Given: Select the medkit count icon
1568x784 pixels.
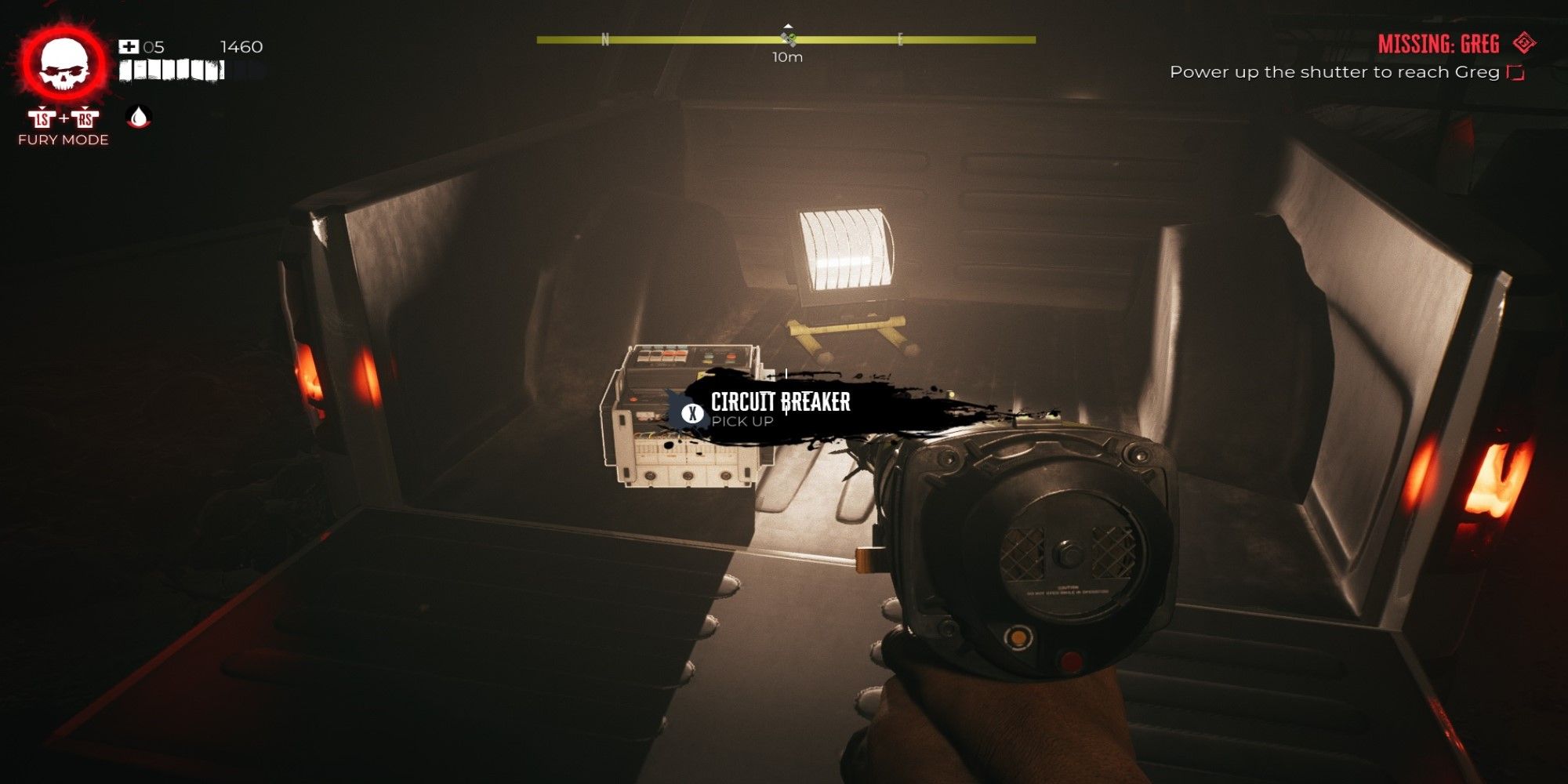Looking at the screenshot, I should coord(128,47).
